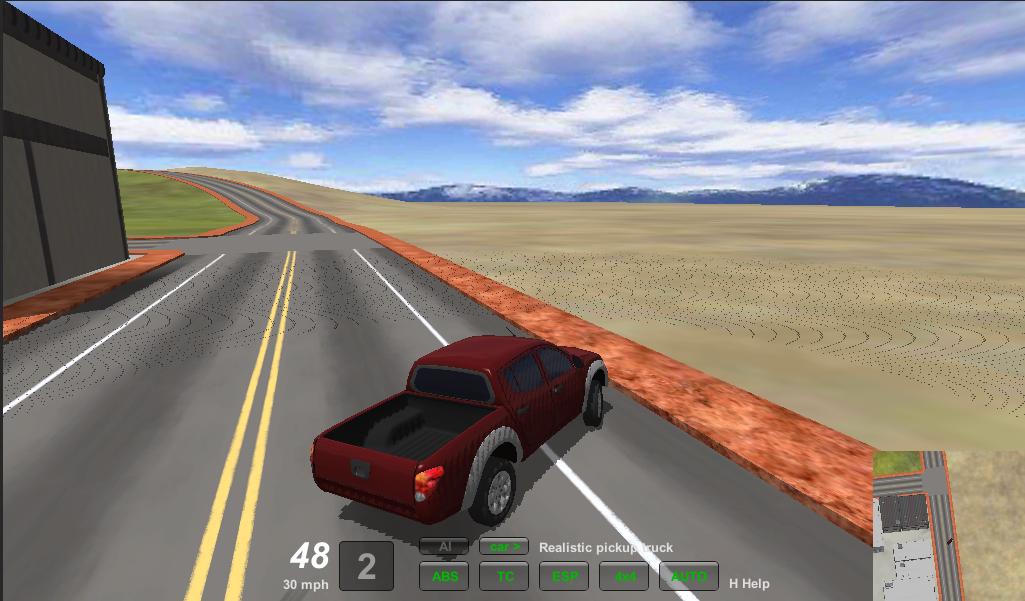
Task: Toggle ESP stability control
Action: click(x=564, y=576)
